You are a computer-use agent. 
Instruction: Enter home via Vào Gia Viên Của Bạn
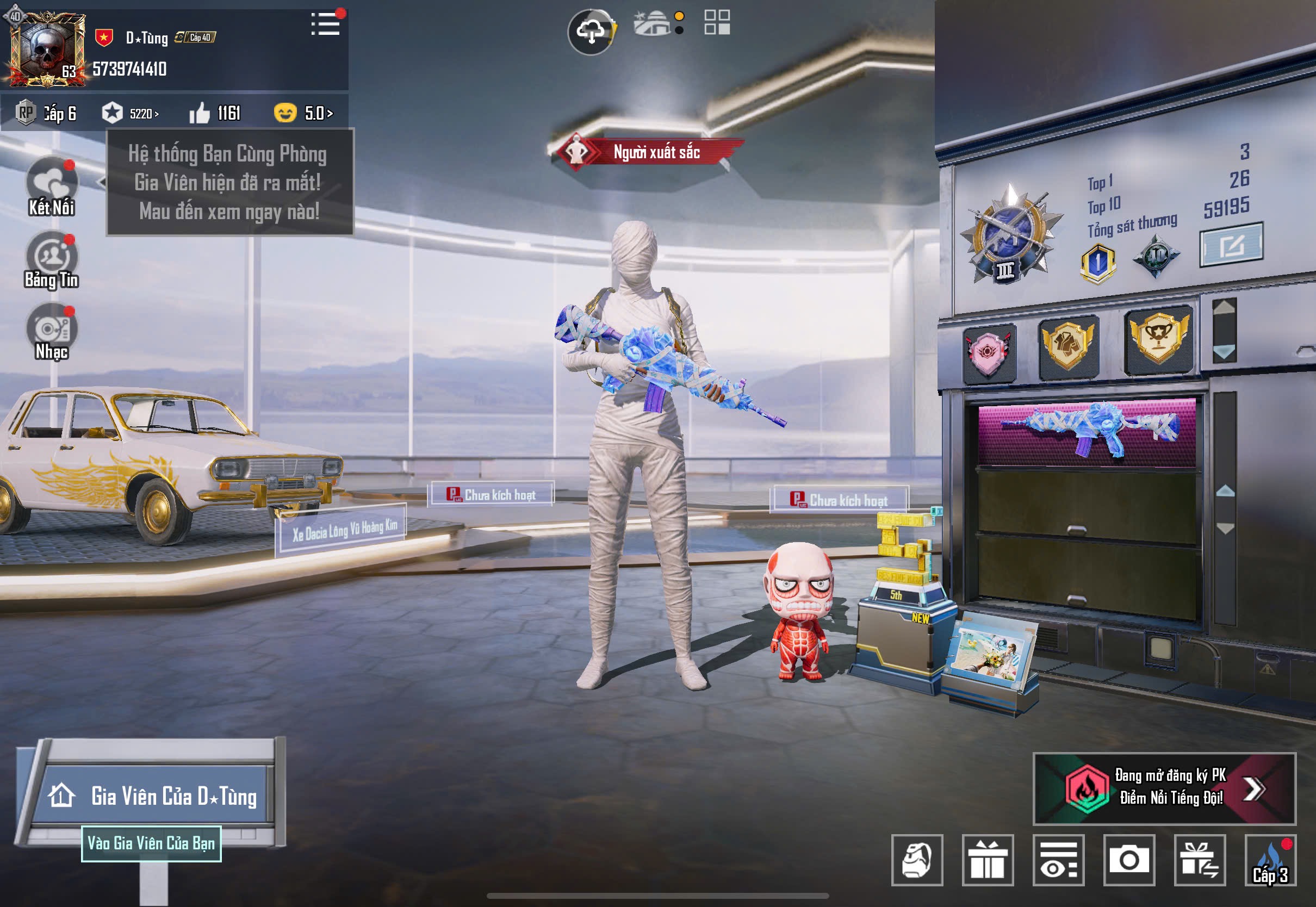point(151,843)
